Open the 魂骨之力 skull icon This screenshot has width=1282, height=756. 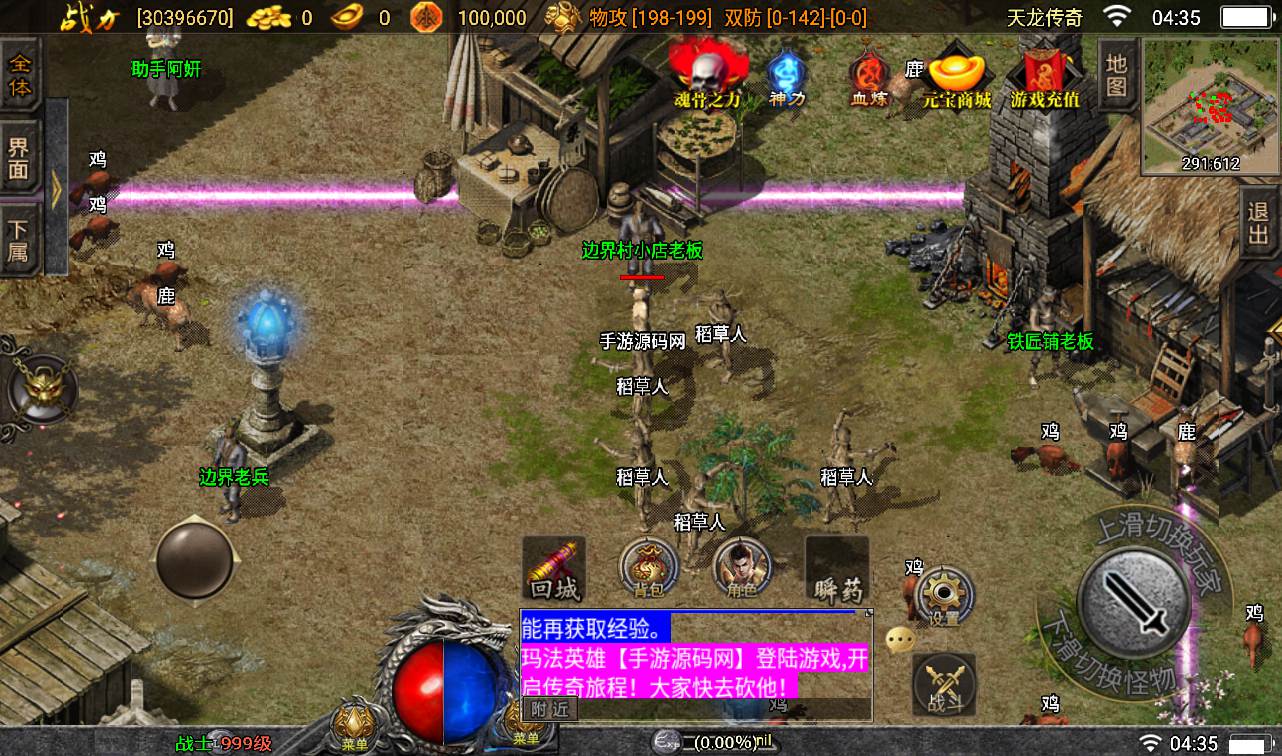coord(708,74)
